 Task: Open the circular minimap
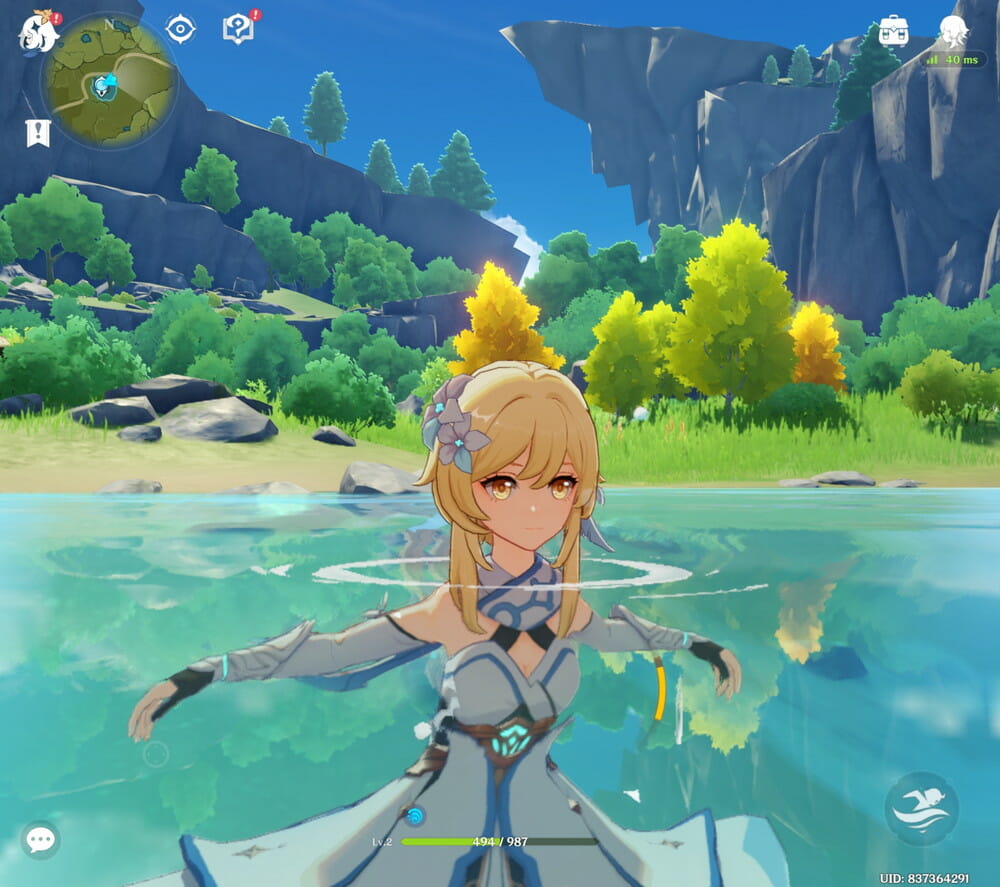point(108,82)
